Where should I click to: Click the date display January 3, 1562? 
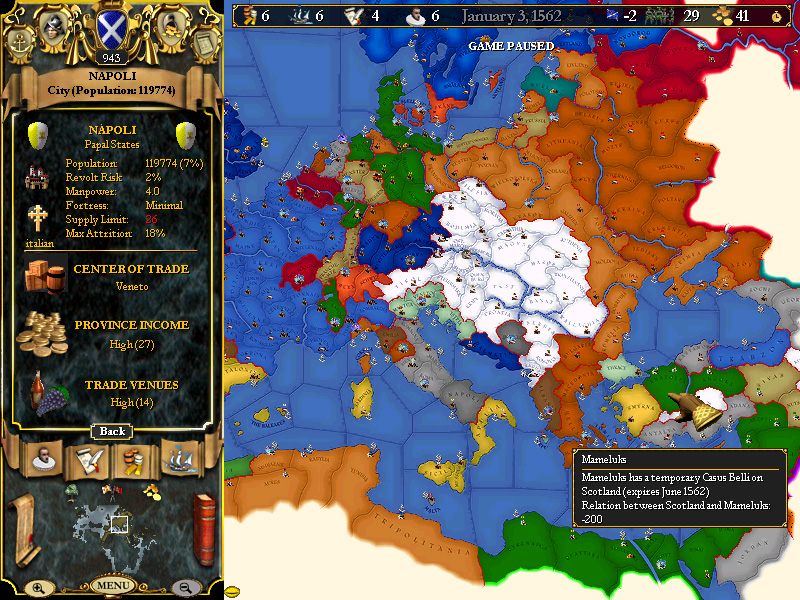click(510, 15)
